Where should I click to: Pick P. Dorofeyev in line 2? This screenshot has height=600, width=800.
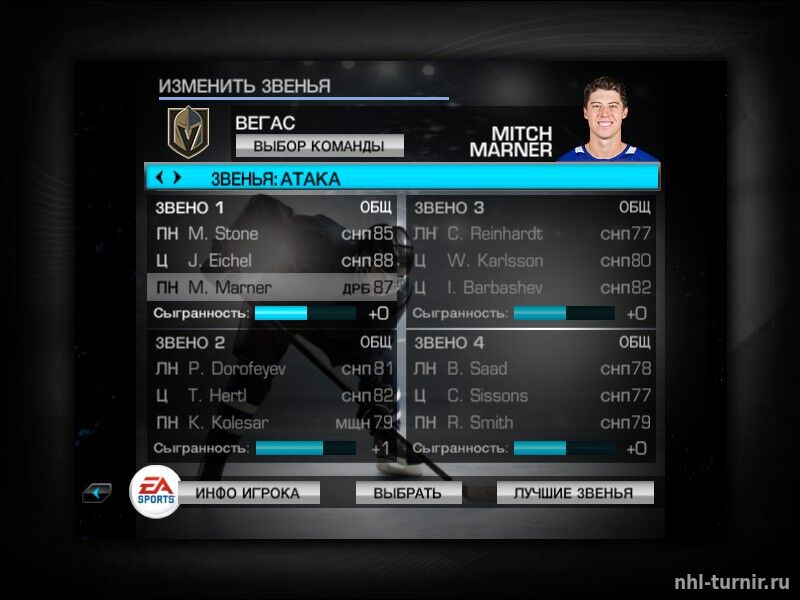272,369
